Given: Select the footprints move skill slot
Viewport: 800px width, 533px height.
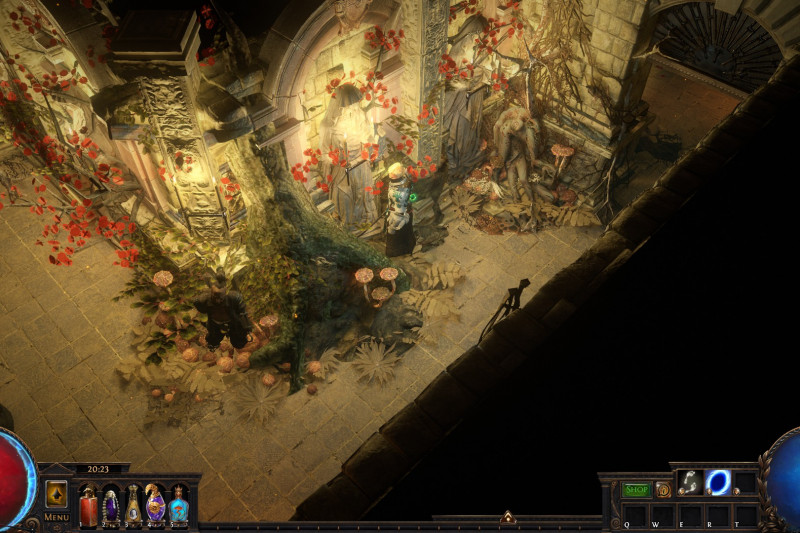Looking at the screenshot, I should pos(690,482).
